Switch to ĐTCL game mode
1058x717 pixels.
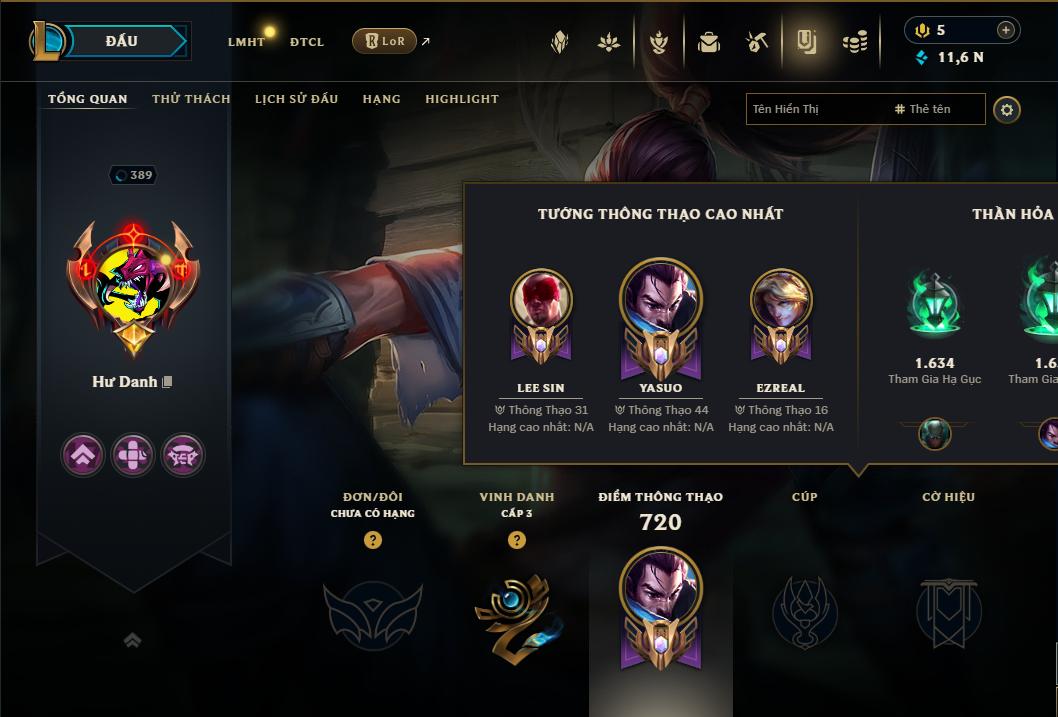[307, 42]
